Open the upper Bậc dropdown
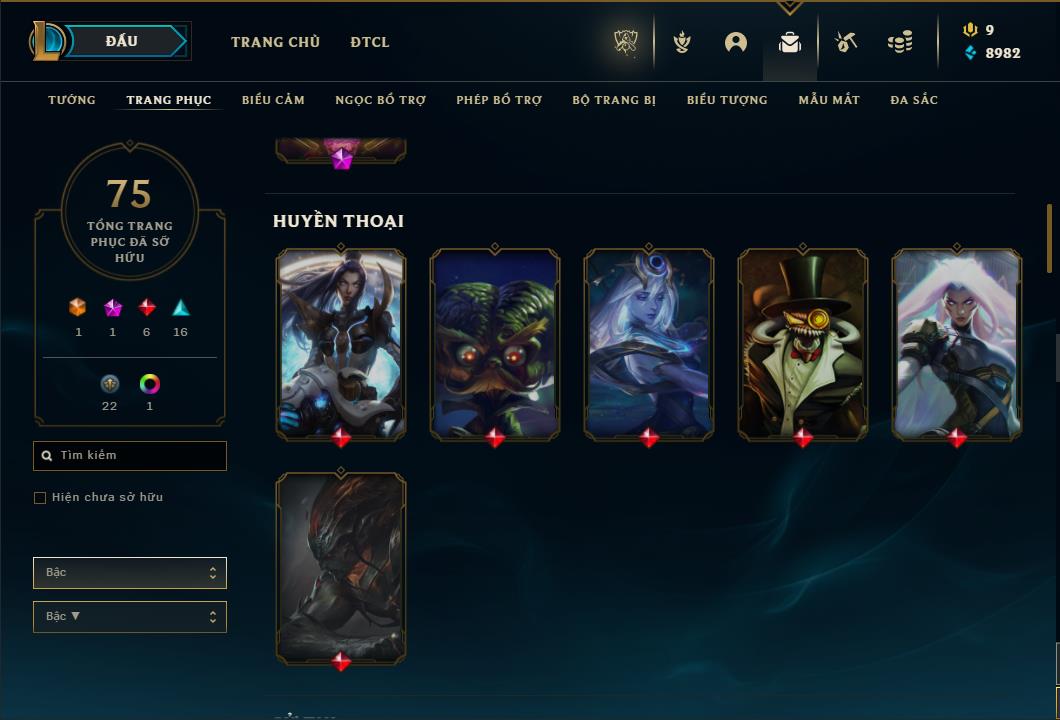Screen dimensions: 1060x720 click(x=130, y=573)
